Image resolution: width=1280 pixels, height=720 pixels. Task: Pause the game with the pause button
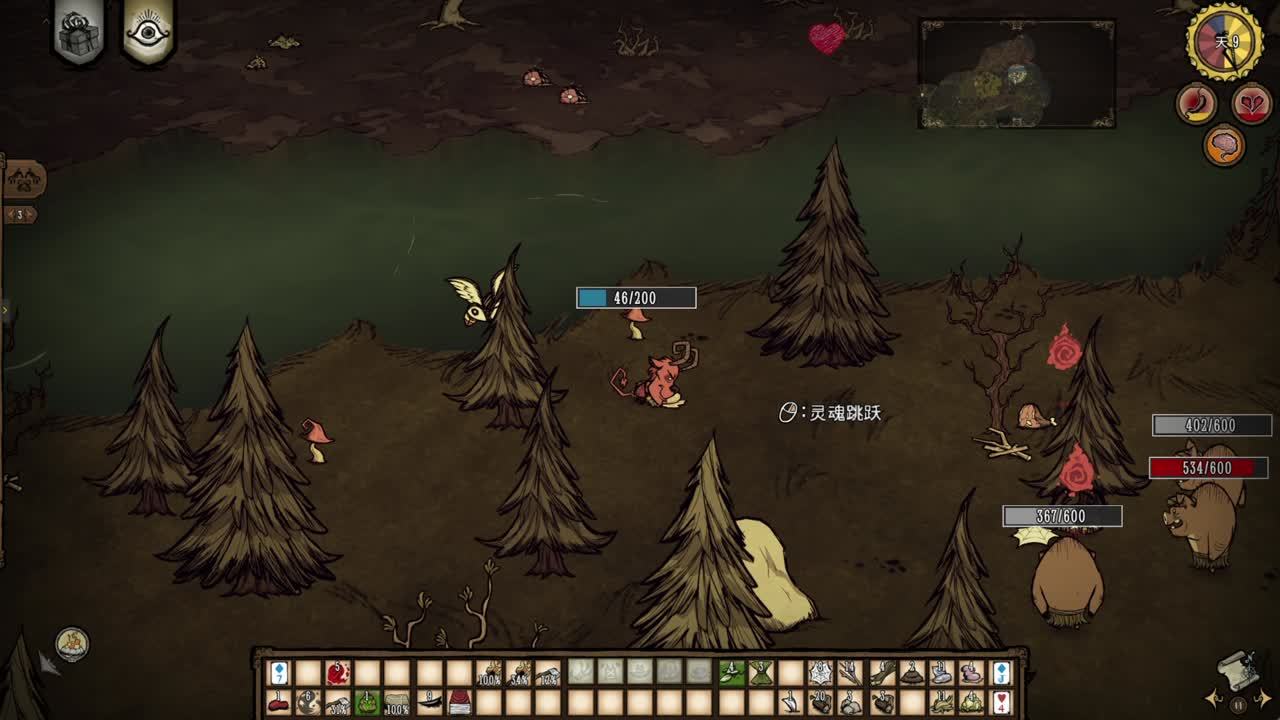click(1238, 704)
